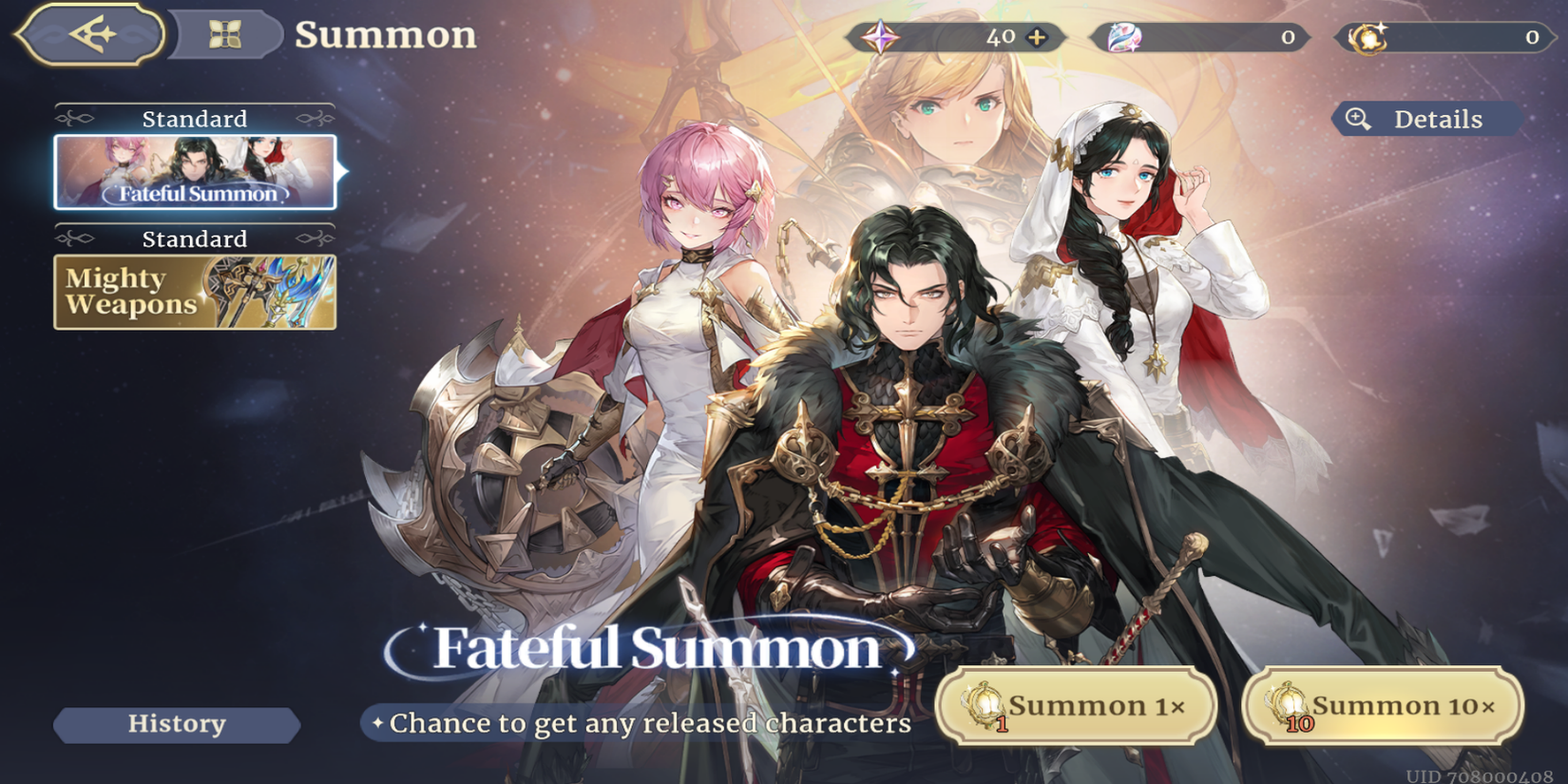The width and height of the screenshot is (1568, 784).
Task: Click the red 10 cost badge on Summon 10x
Action: coord(1302,721)
